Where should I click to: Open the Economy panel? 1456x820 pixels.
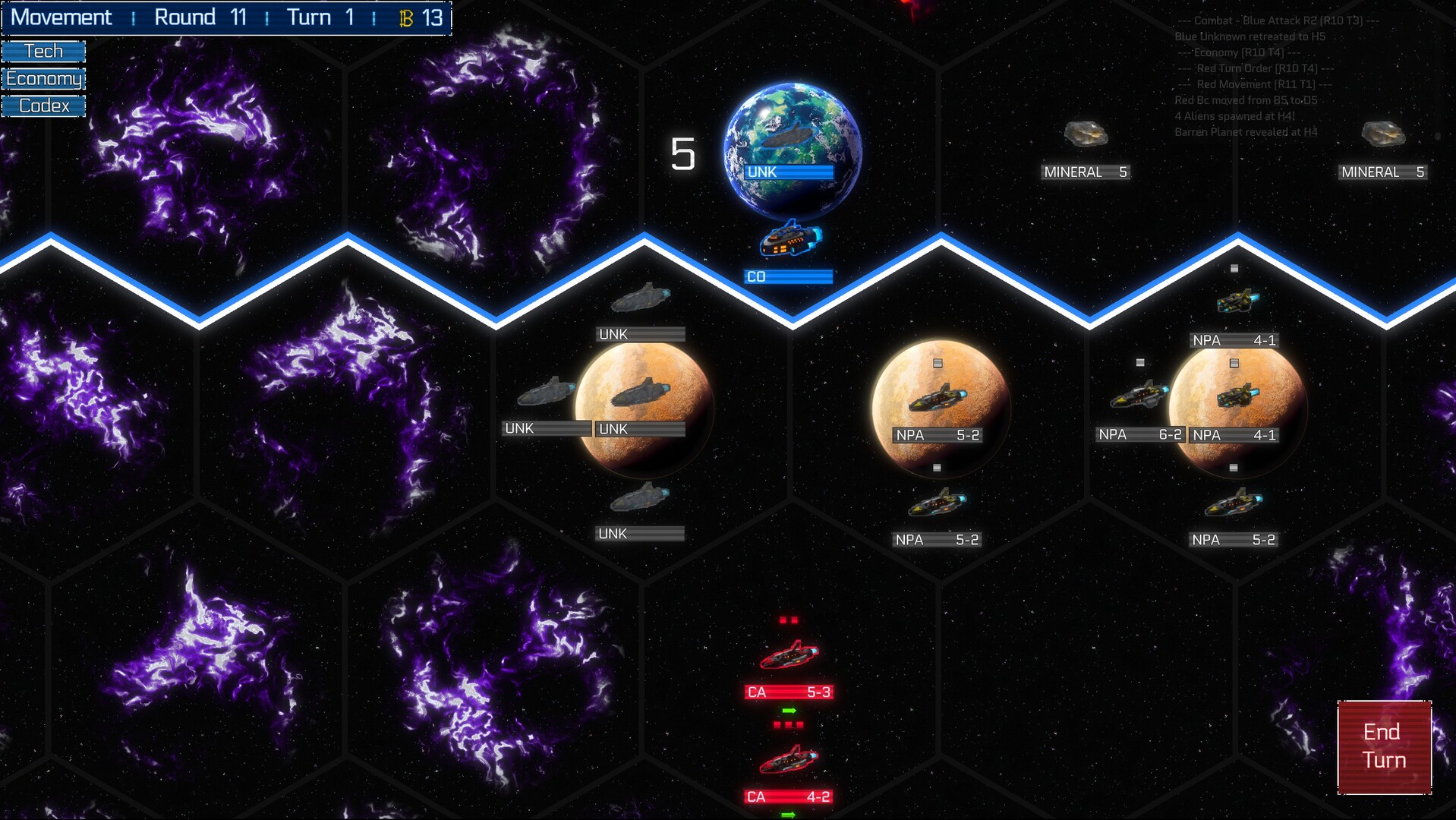pos(43,78)
